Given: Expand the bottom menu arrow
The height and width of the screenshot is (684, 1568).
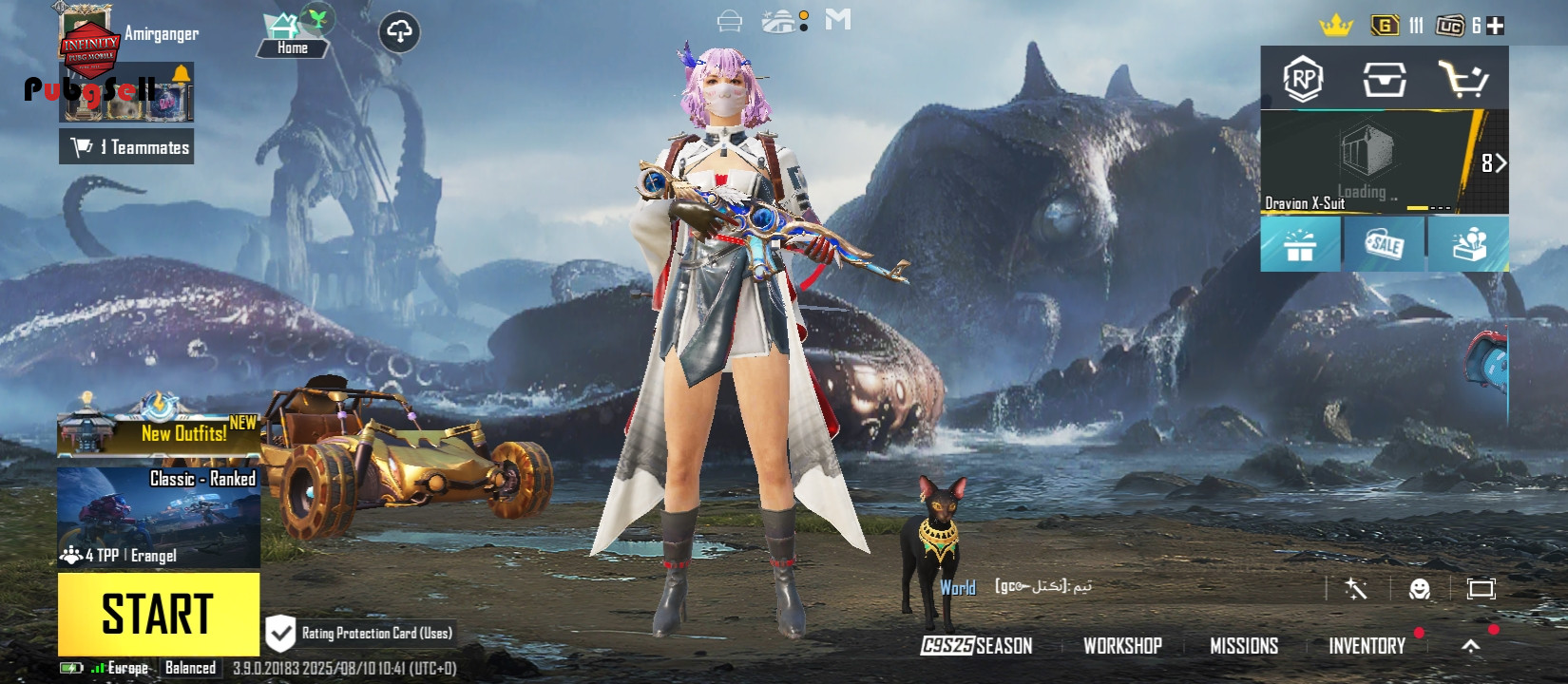Looking at the screenshot, I should click(1470, 646).
